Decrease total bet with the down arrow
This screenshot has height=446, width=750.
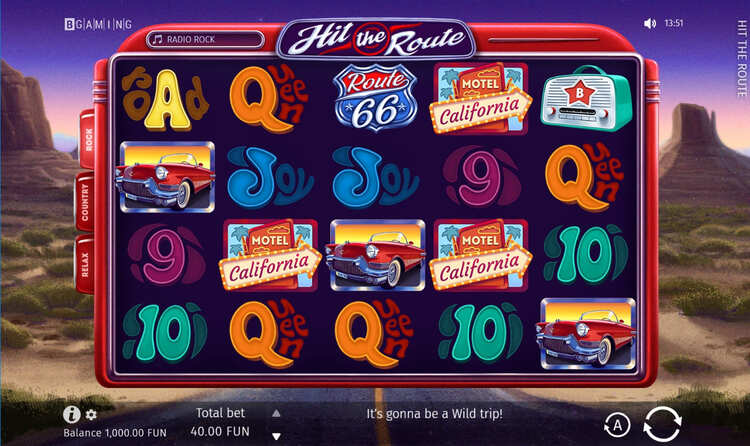(277, 435)
